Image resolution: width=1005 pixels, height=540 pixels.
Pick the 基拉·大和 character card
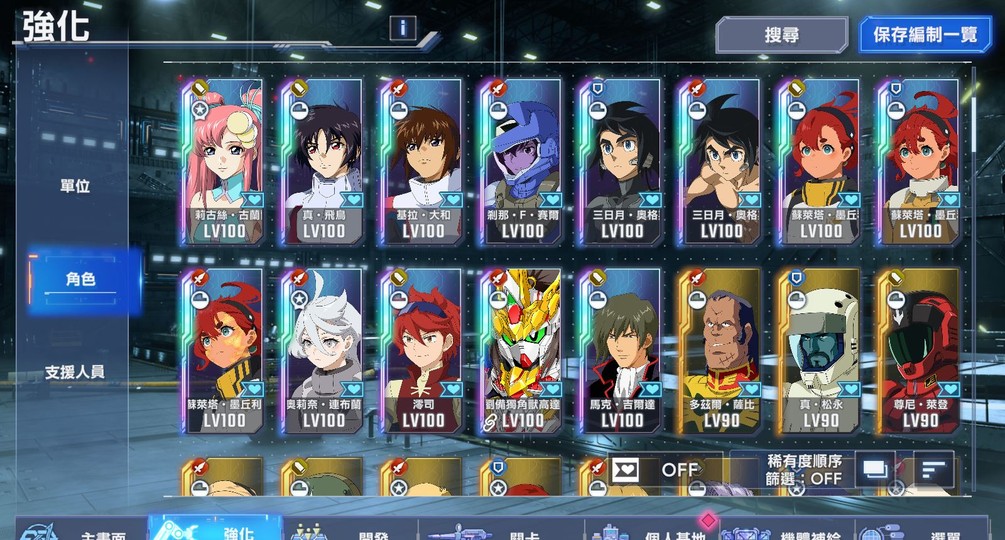click(x=422, y=163)
